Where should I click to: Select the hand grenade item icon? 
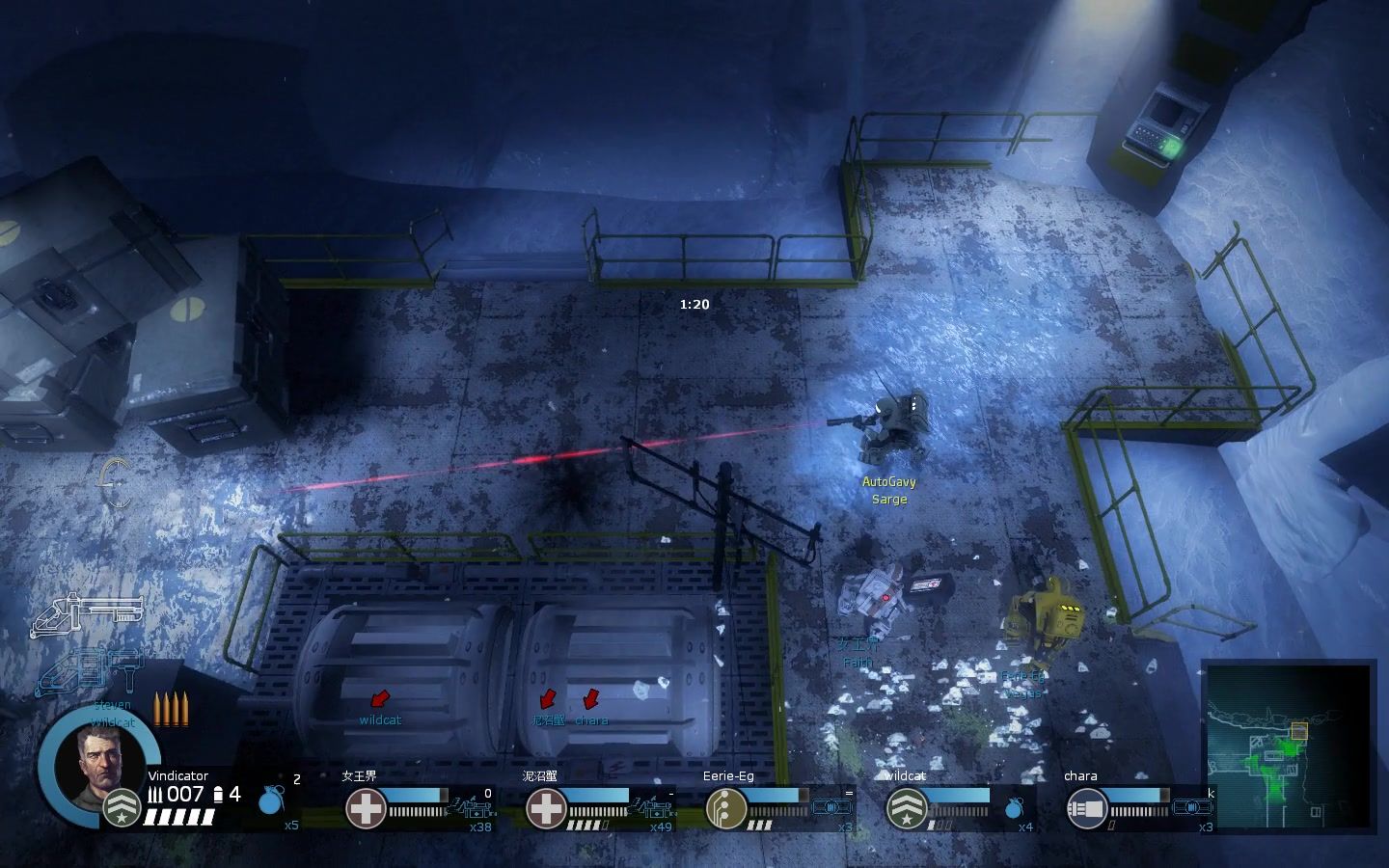[273, 801]
